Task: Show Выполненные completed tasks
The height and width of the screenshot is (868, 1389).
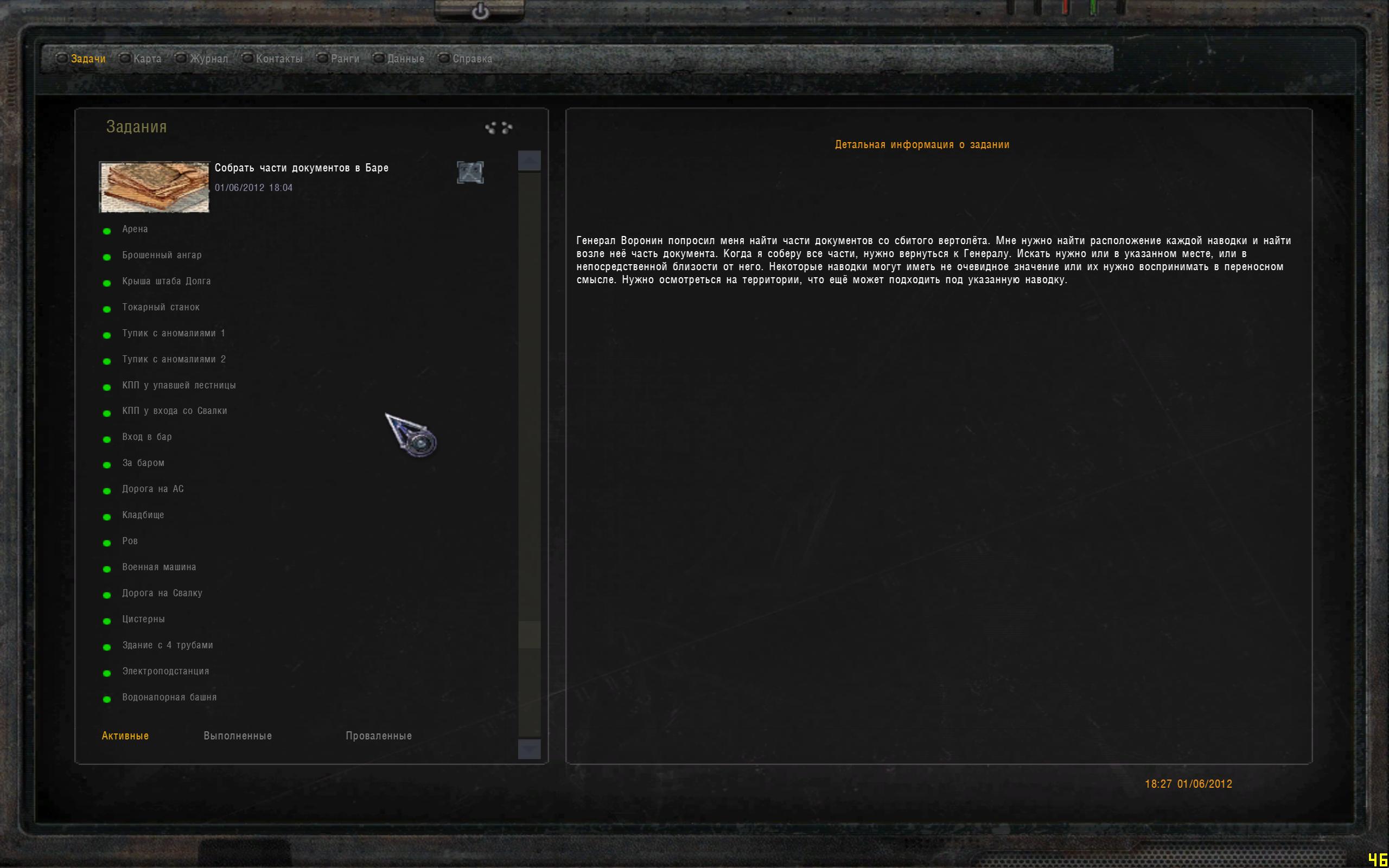Action: tap(238, 736)
